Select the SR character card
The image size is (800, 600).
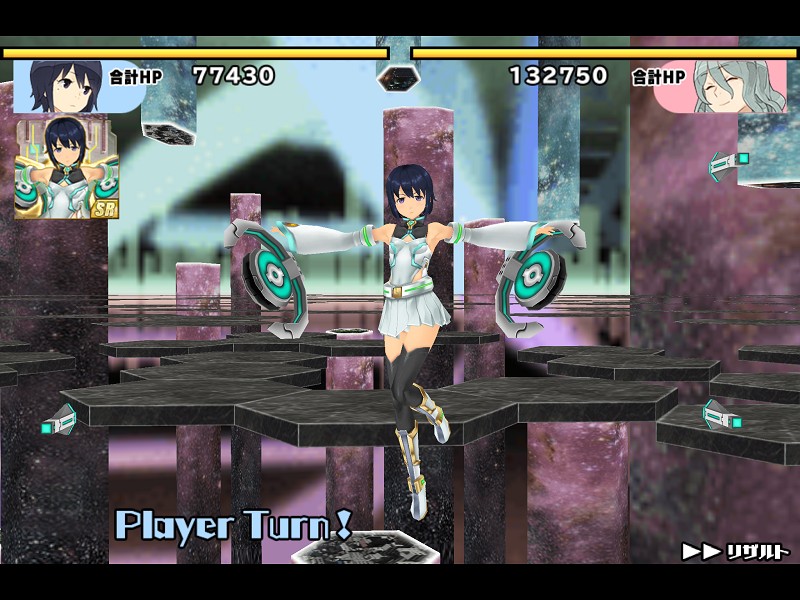(62, 166)
